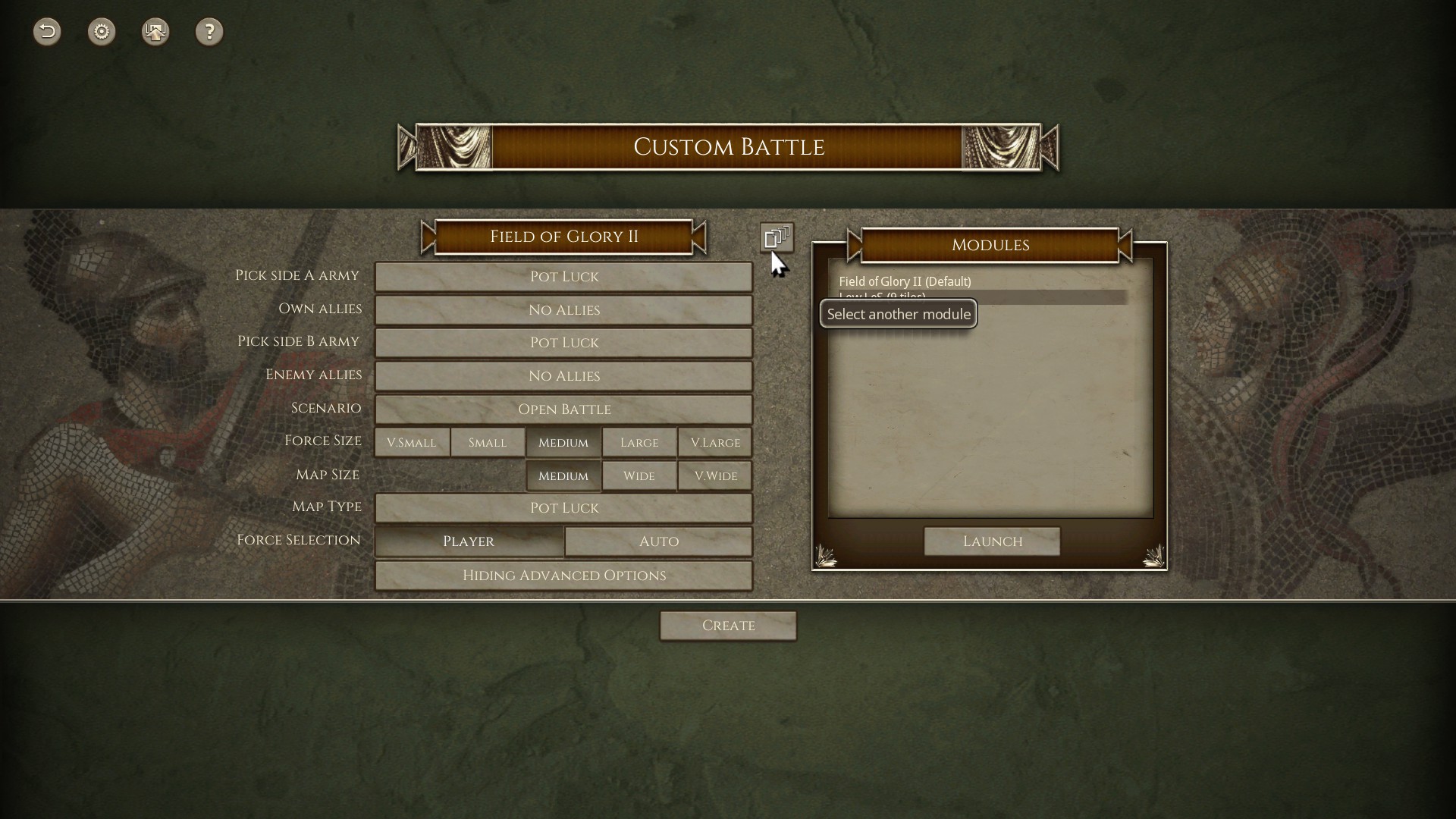Open the Pick side A army selector
Image resolution: width=1456 pixels, height=819 pixels.
click(x=563, y=277)
